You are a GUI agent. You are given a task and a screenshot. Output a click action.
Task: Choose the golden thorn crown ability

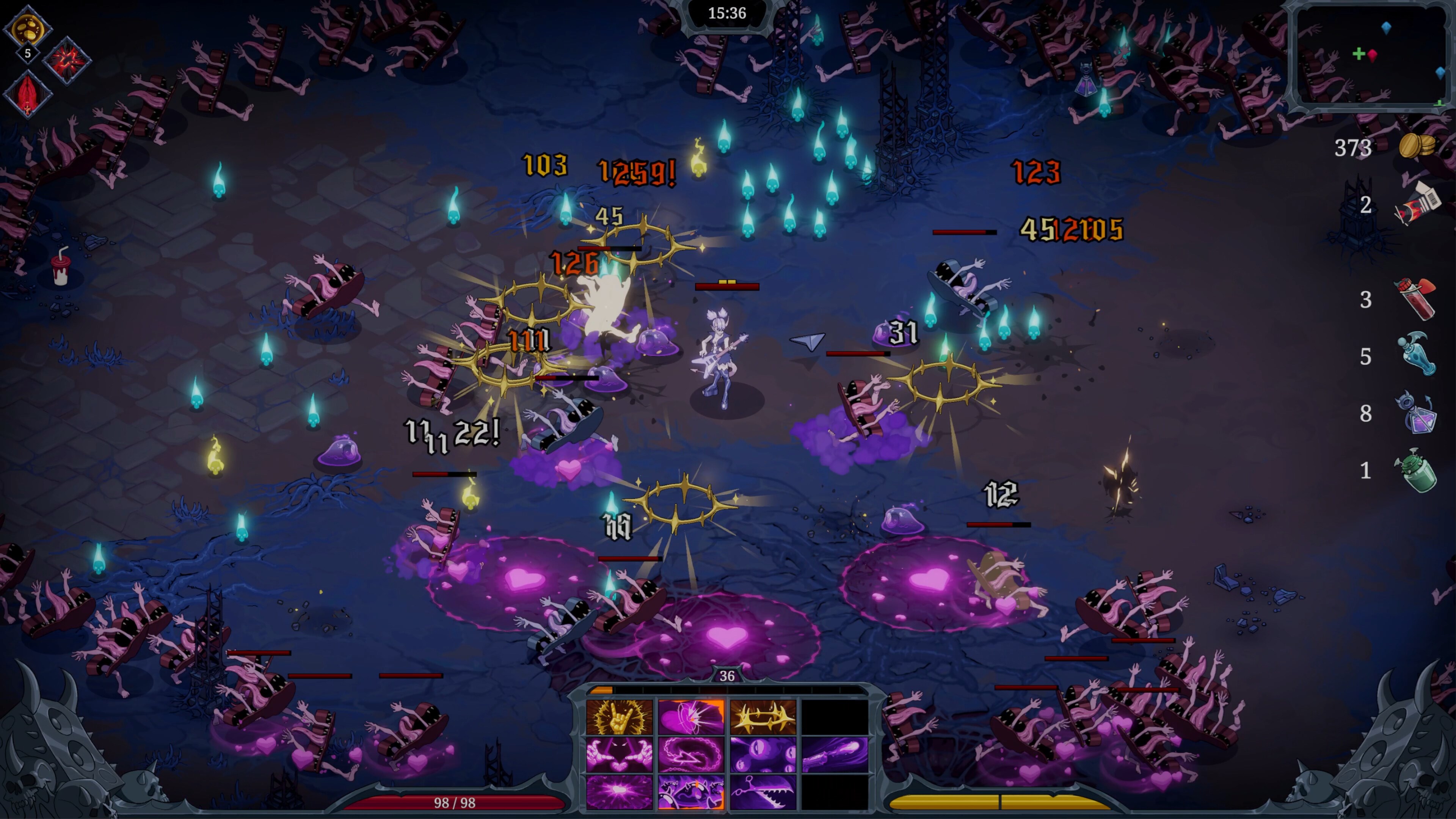pyautogui.click(x=763, y=717)
